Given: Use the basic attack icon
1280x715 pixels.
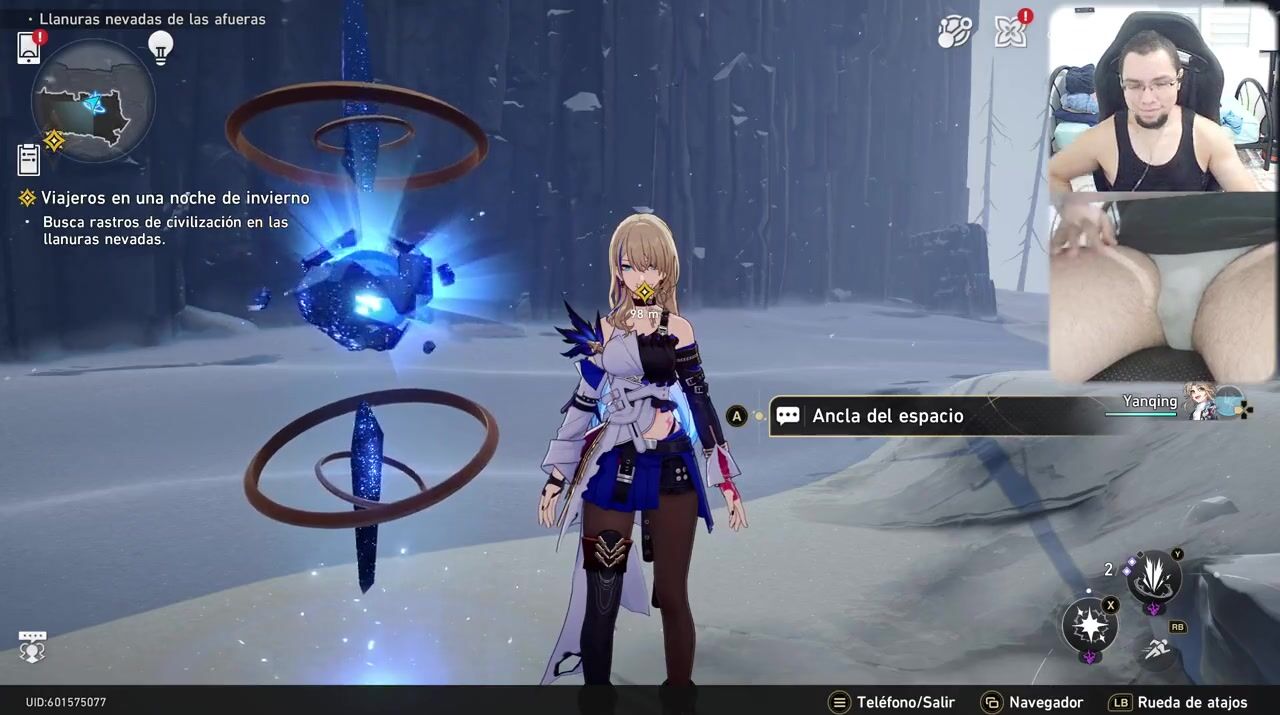Looking at the screenshot, I should (1089, 626).
